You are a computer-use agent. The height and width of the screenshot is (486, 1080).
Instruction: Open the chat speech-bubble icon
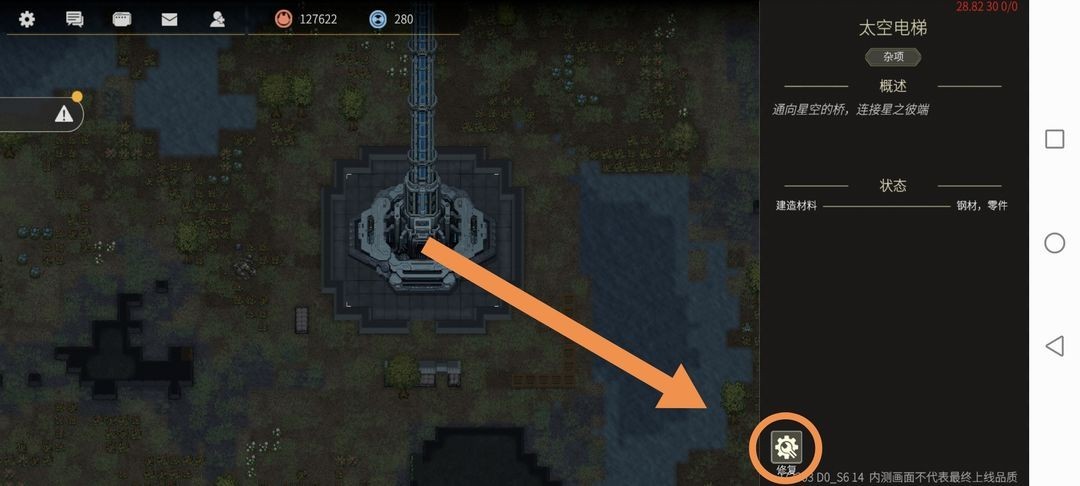[x=74, y=19]
